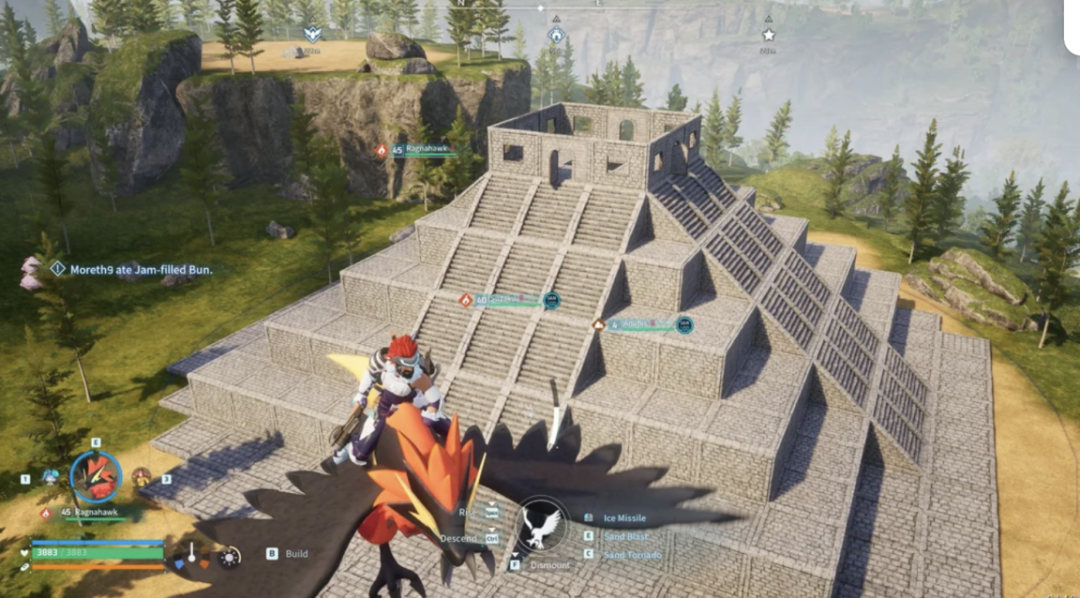Activate the Ice Missile skill
The width and height of the screenshot is (1080, 598).
(x=624, y=518)
